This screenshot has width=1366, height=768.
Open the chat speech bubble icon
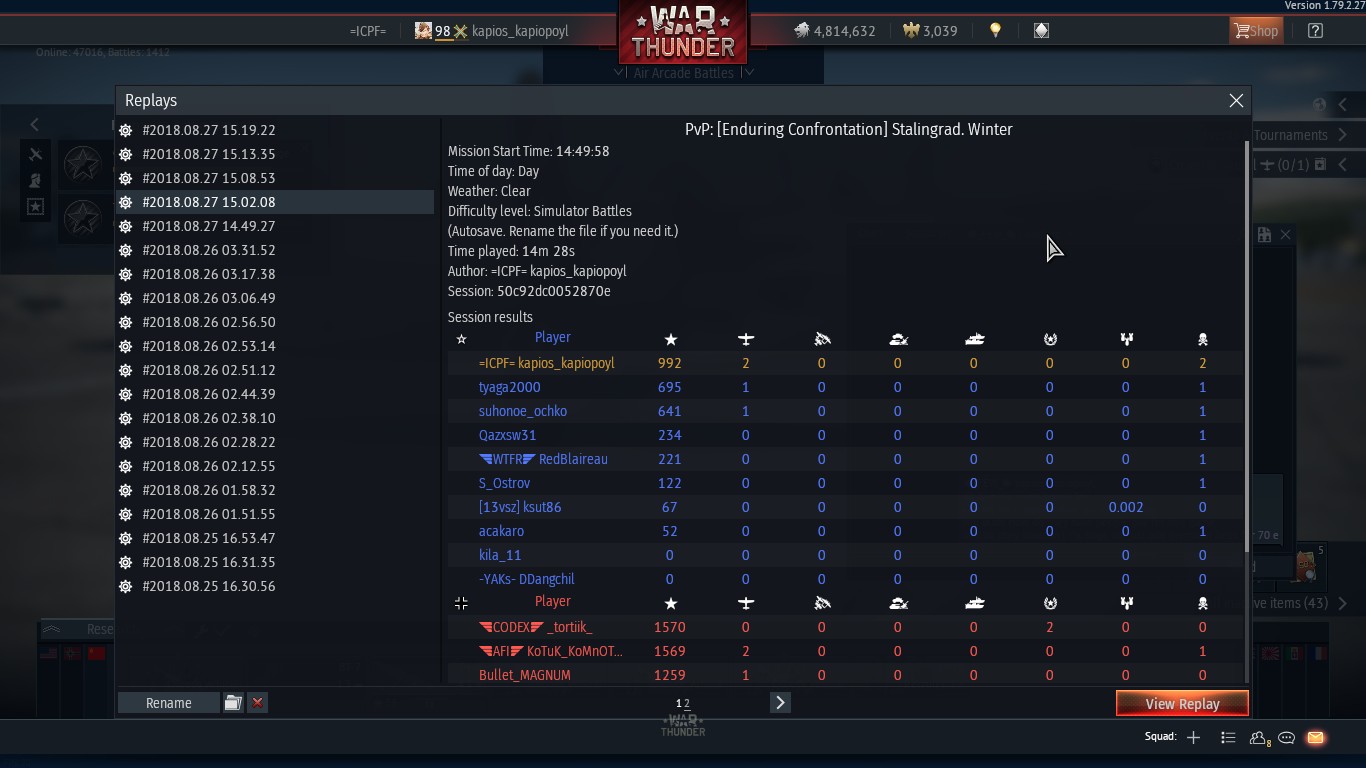[1287, 738]
